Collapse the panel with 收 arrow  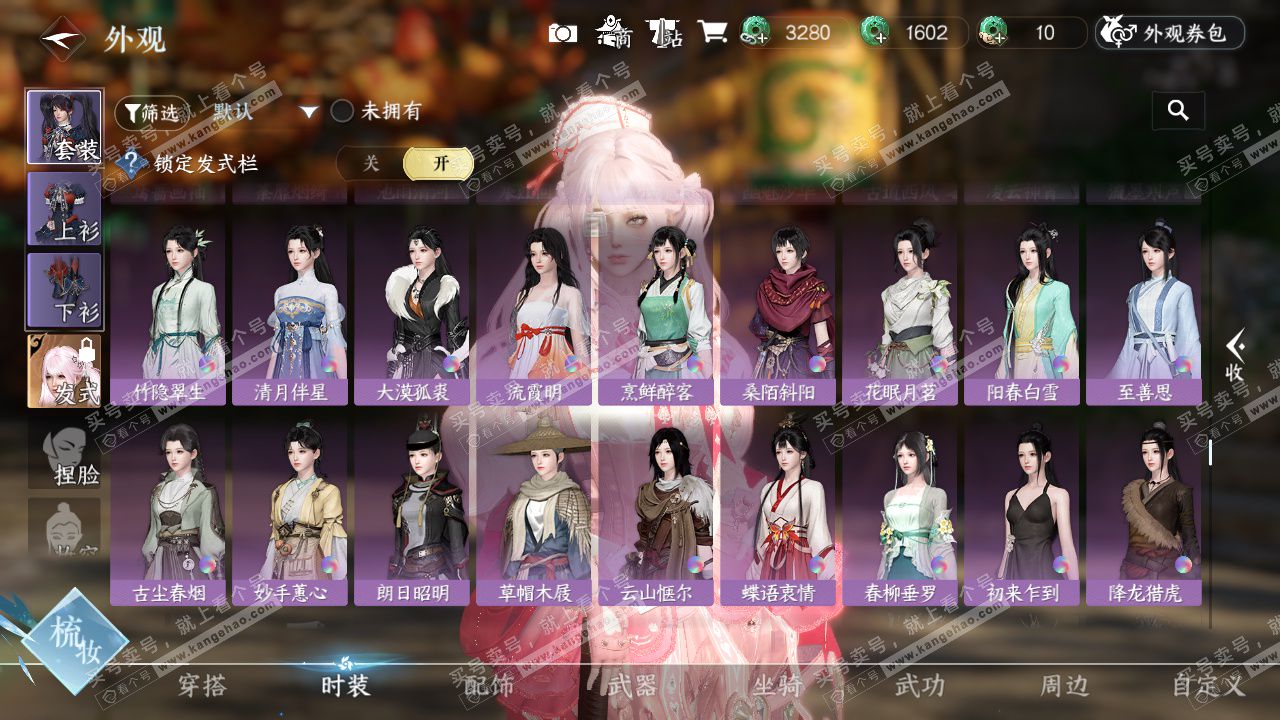pyautogui.click(x=1236, y=356)
